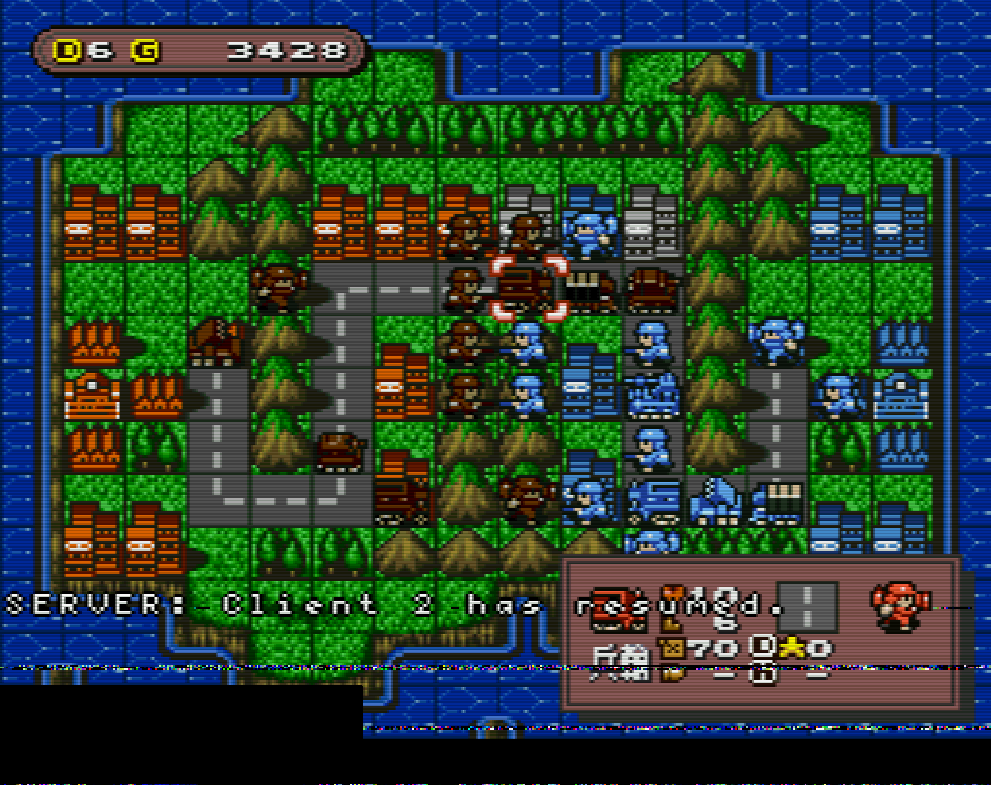Select the brown vehicle inside the red cursor
The image size is (991, 785).
pyautogui.click(x=528, y=288)
